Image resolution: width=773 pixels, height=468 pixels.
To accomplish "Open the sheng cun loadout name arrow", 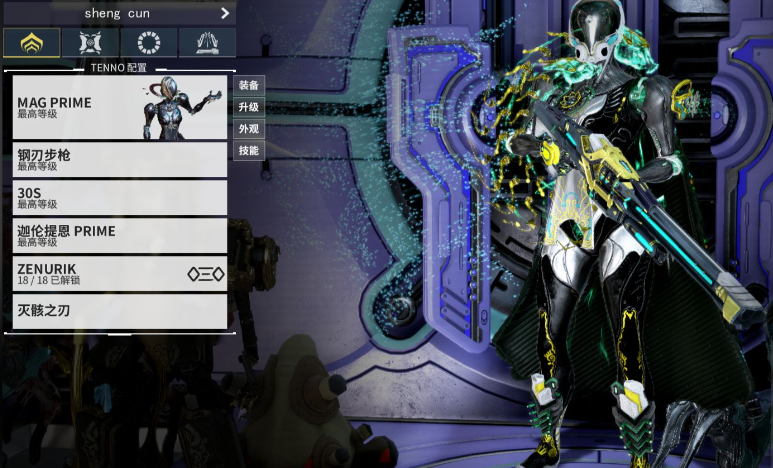I will click(x=225, y=13).
